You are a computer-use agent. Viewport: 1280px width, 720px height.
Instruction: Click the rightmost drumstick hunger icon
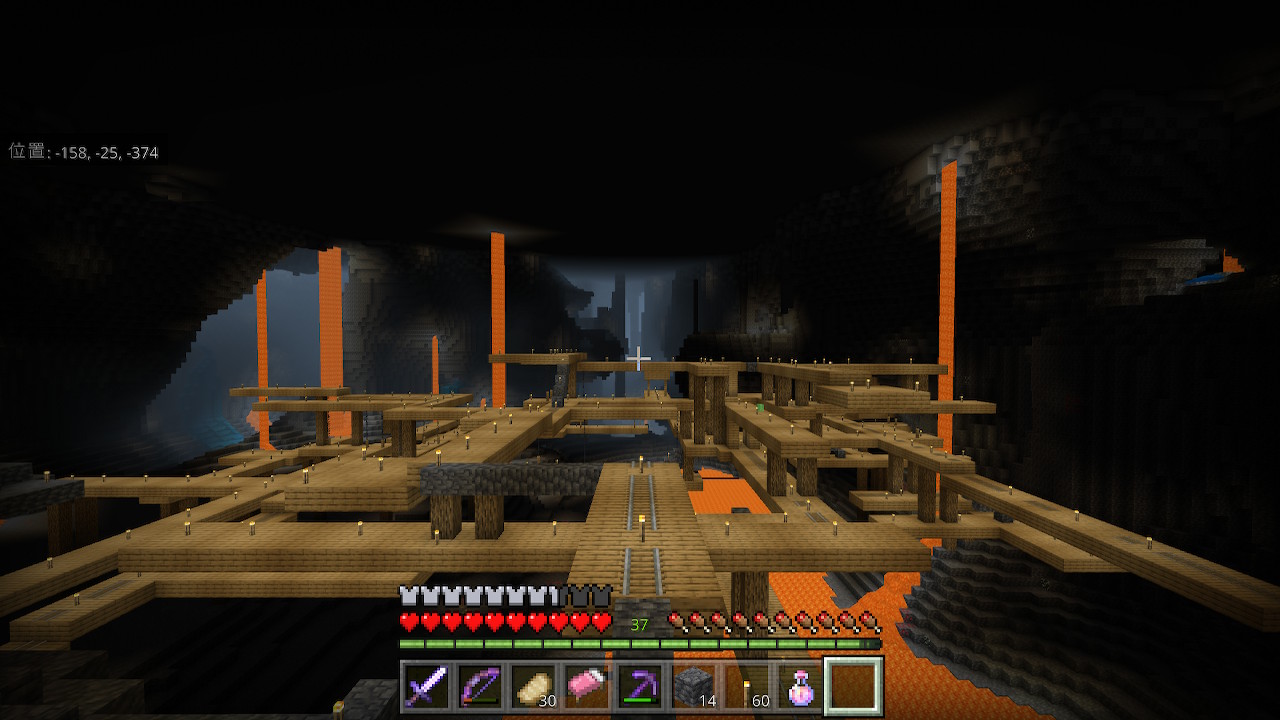(x=868, y=620)
